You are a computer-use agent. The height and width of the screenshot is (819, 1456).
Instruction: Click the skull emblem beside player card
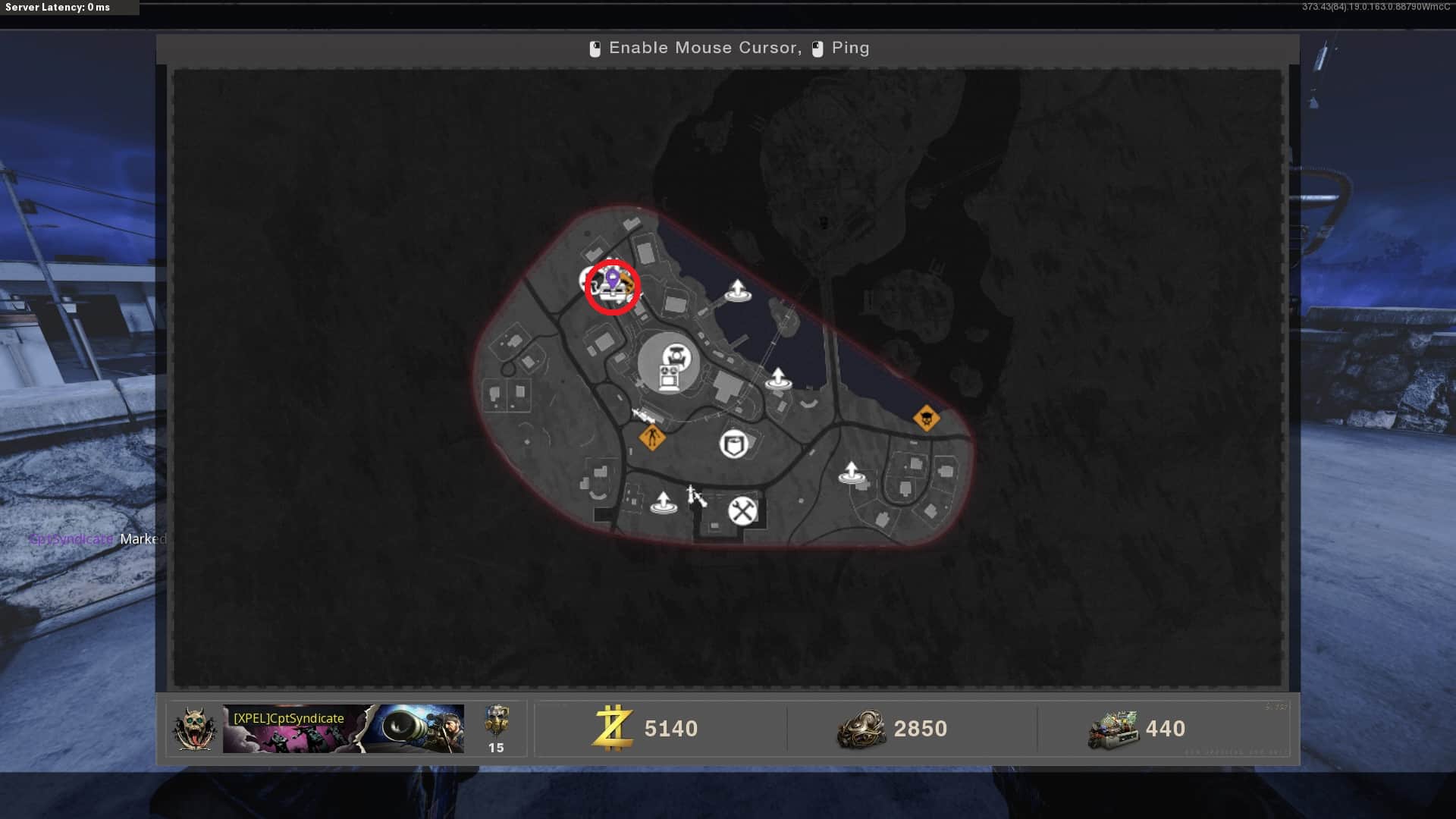[x=194, y=729]
